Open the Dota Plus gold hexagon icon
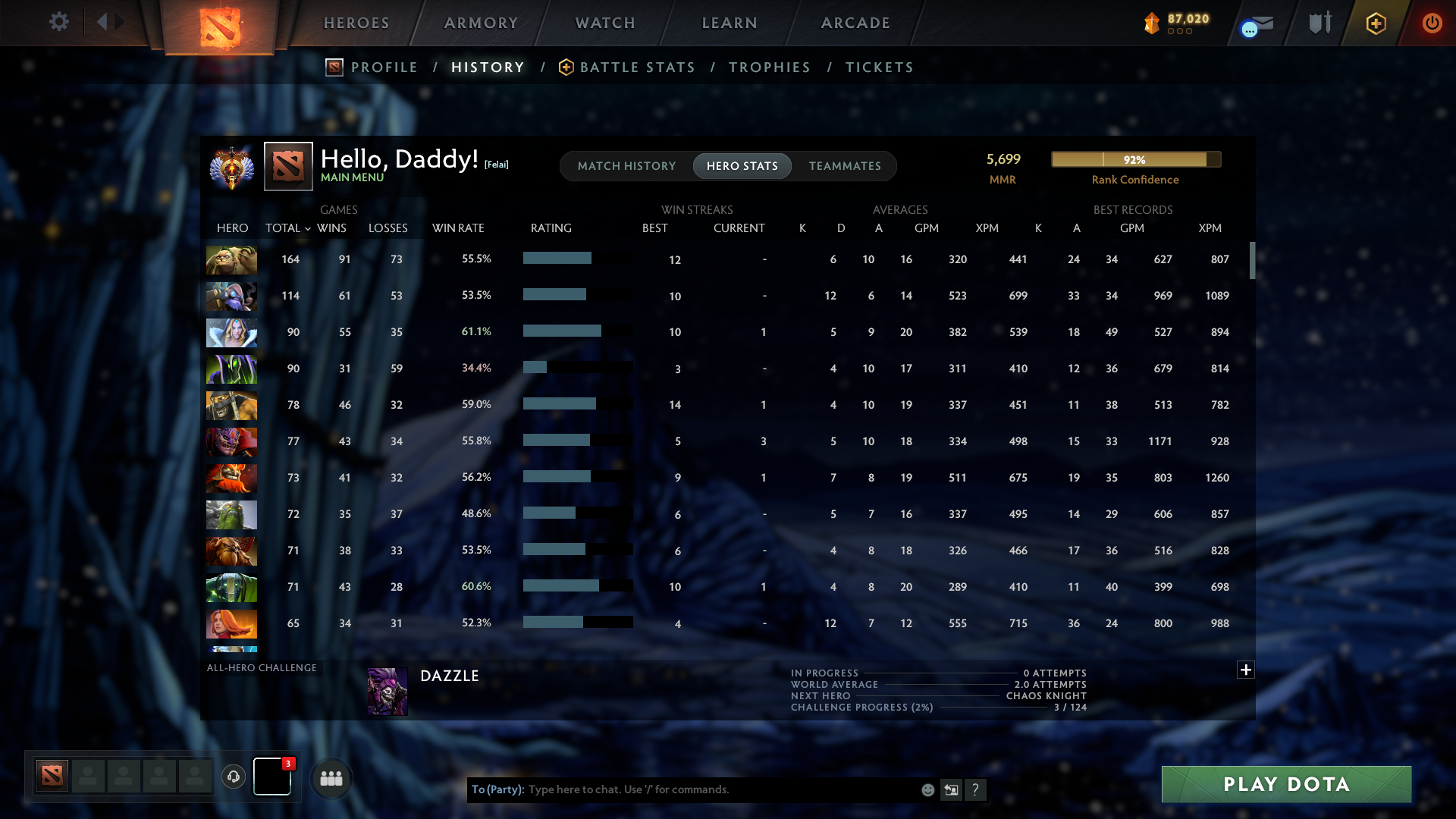 point(1376,23)
